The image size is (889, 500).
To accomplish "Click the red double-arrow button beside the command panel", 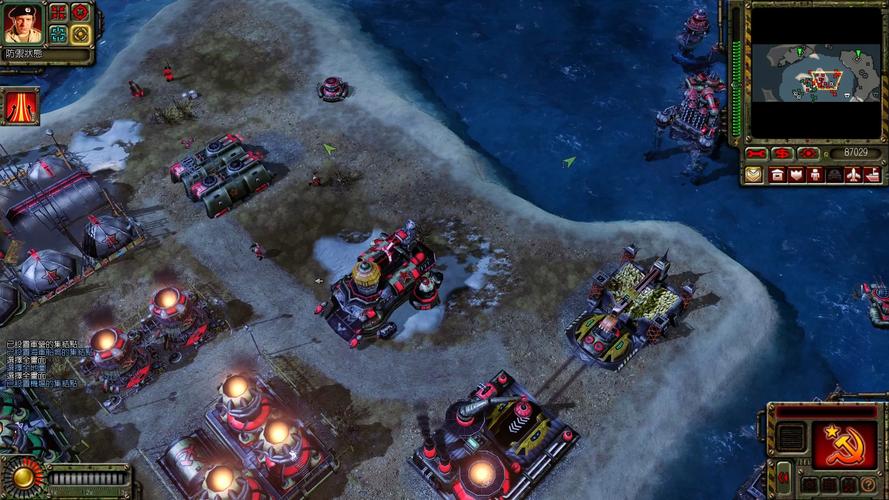I will [x=783, y=478].
